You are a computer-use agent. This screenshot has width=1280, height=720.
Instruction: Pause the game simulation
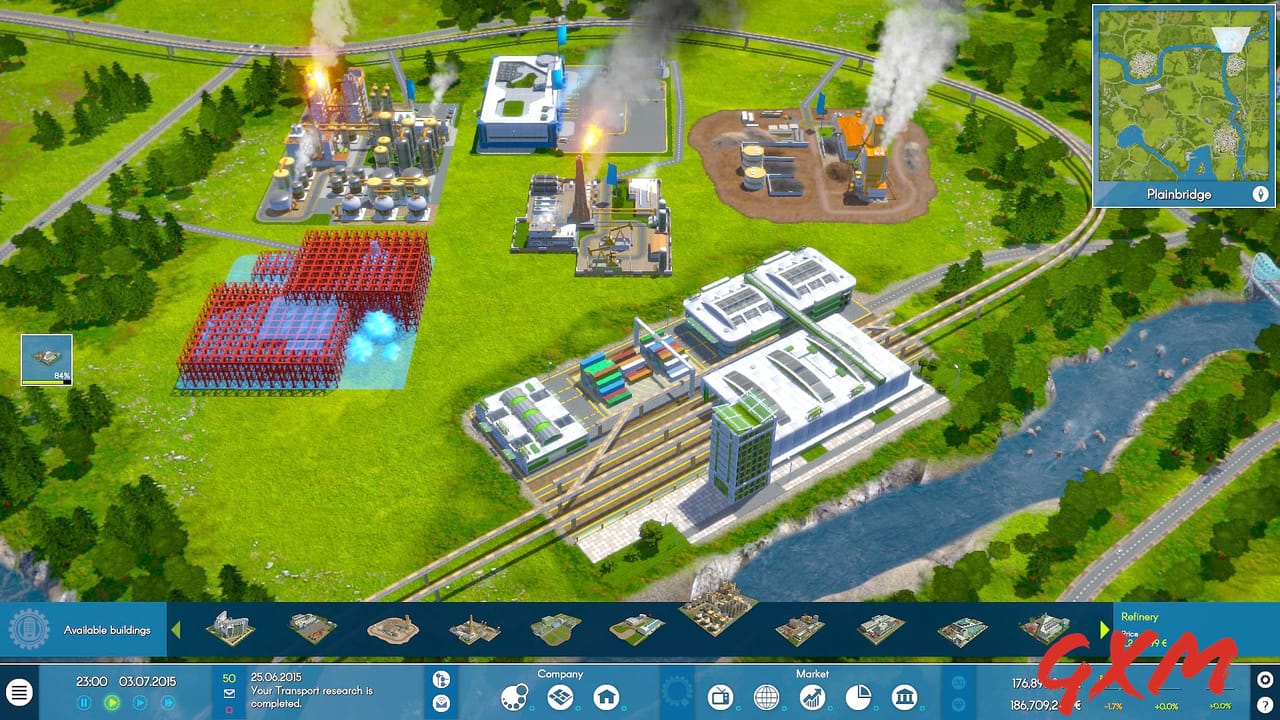tap(83, 702)
